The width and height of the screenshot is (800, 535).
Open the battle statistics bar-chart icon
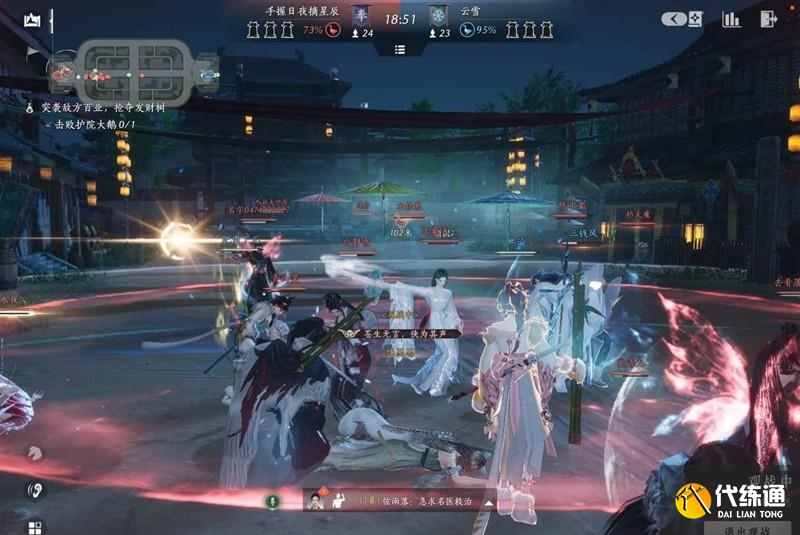(732, 19)
